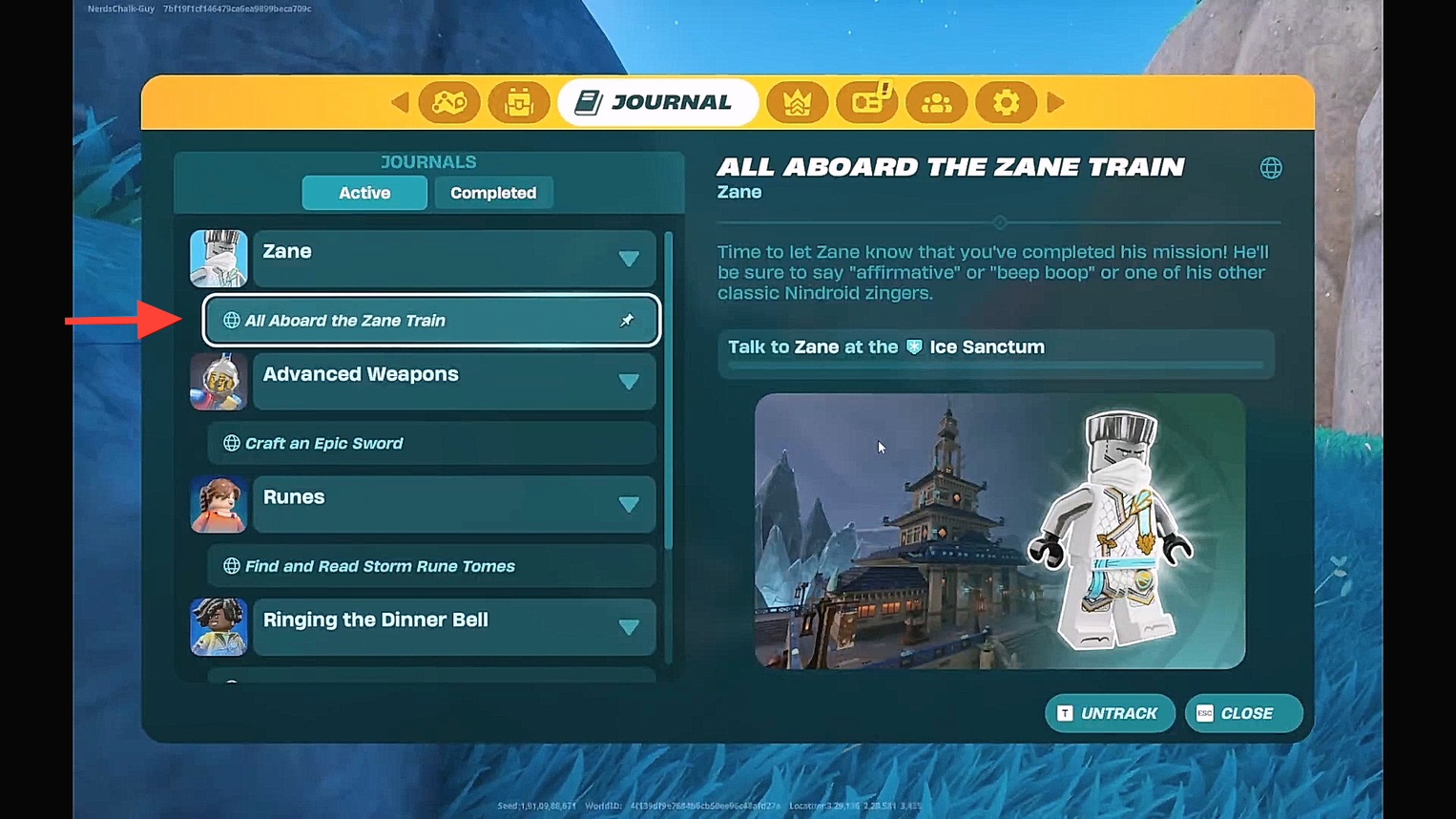1456x819 pixels.
Task: Show Completed journals
Action: pos(493,193)
